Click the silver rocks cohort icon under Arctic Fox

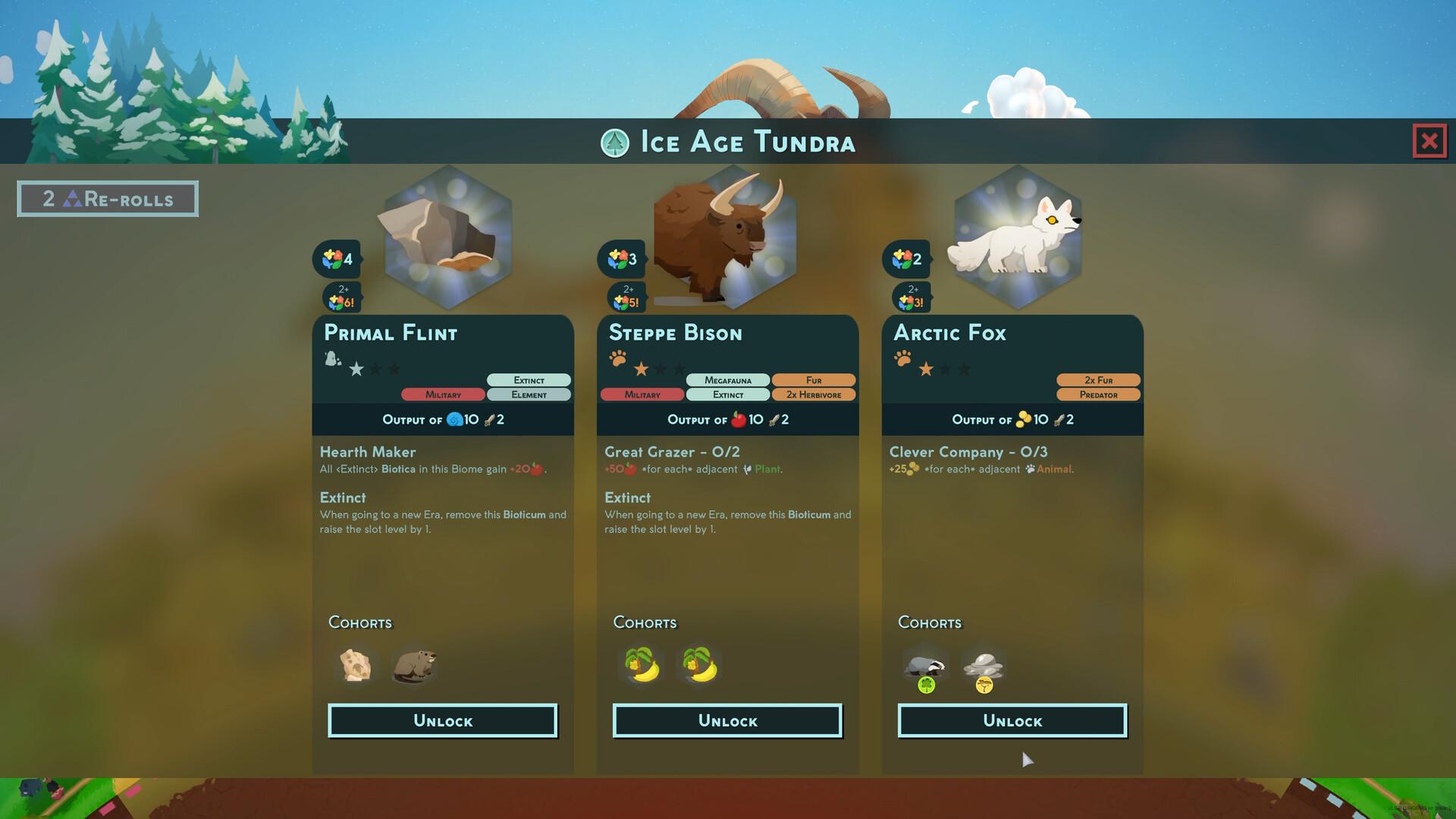984,665
